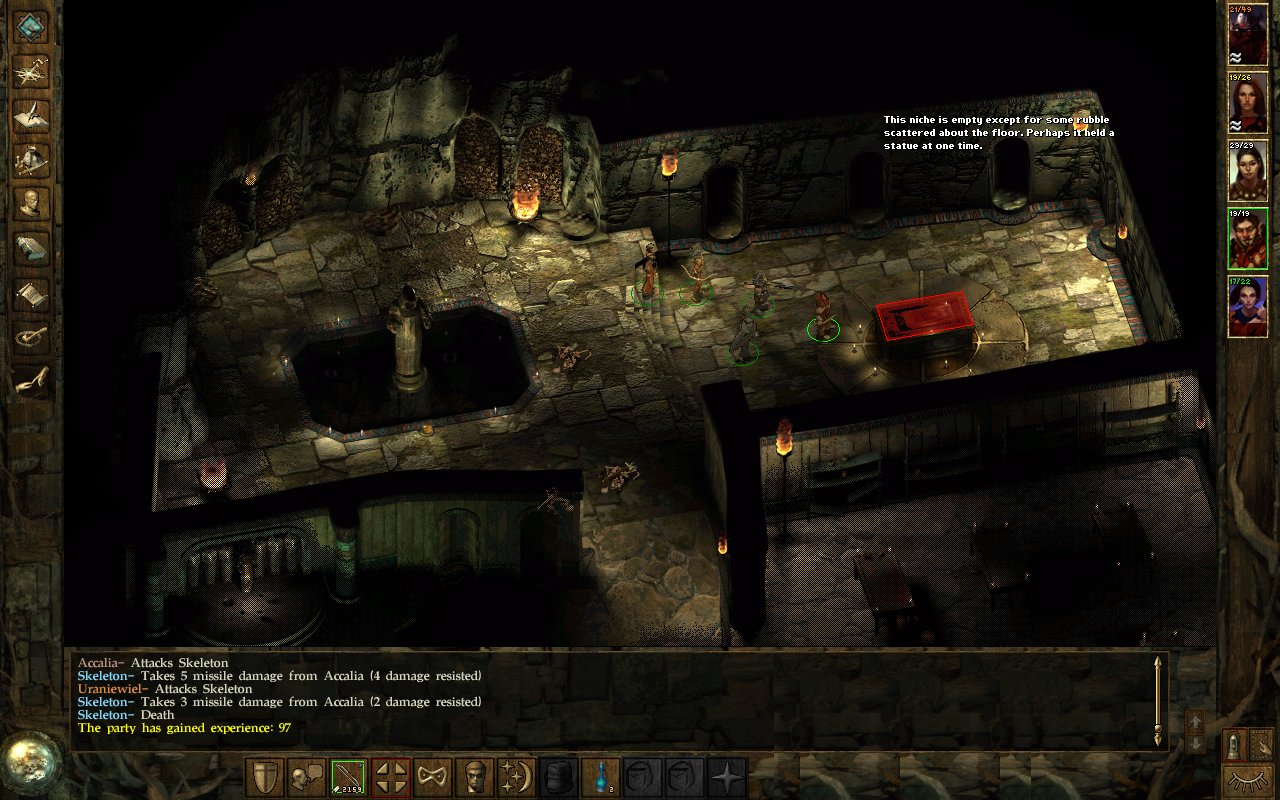
Task: Open the stars and moon special abilities
Action: 517,777
